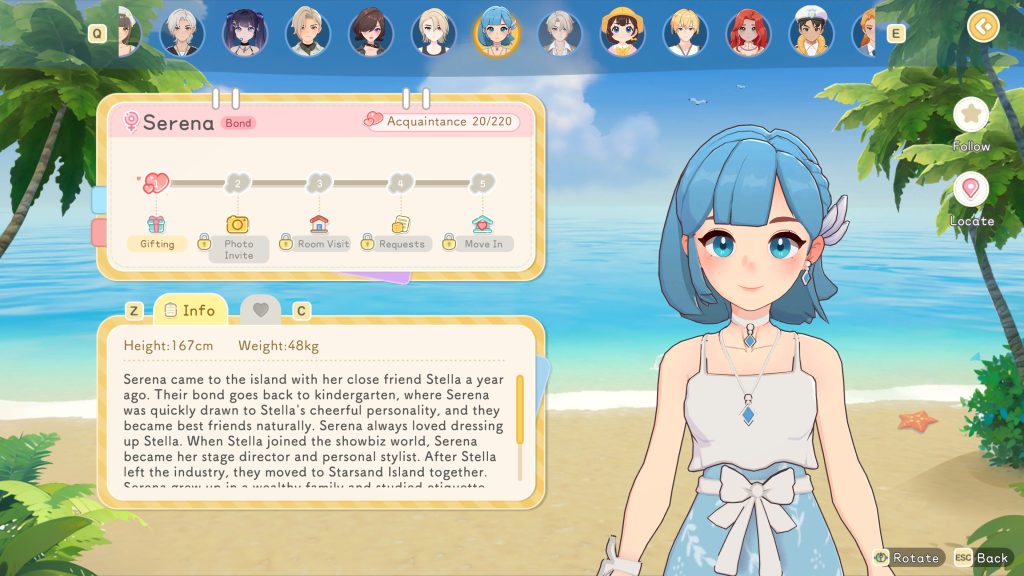Choose the brown-haired girl portrait
Image resolution: width=1024 pixels, height=576 pixels.
click(371, 32)
